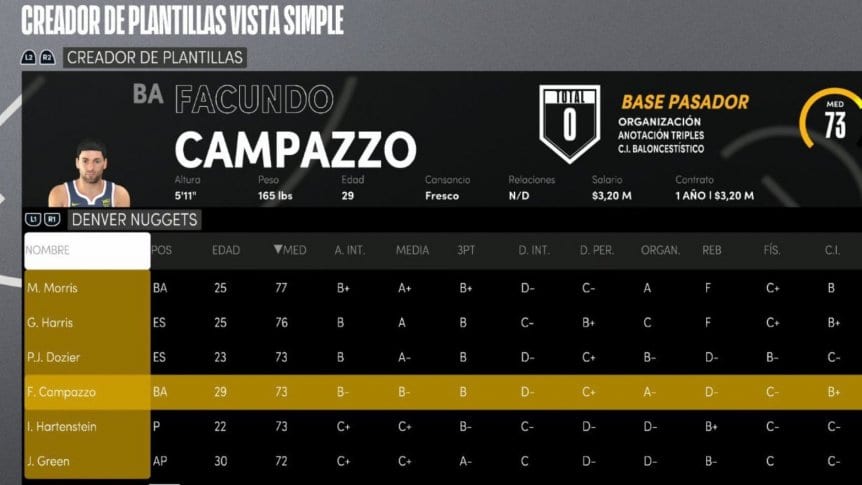Sort by D. PER. column header
The width and height of the screenshot is (862, 485).
(596, 250)
